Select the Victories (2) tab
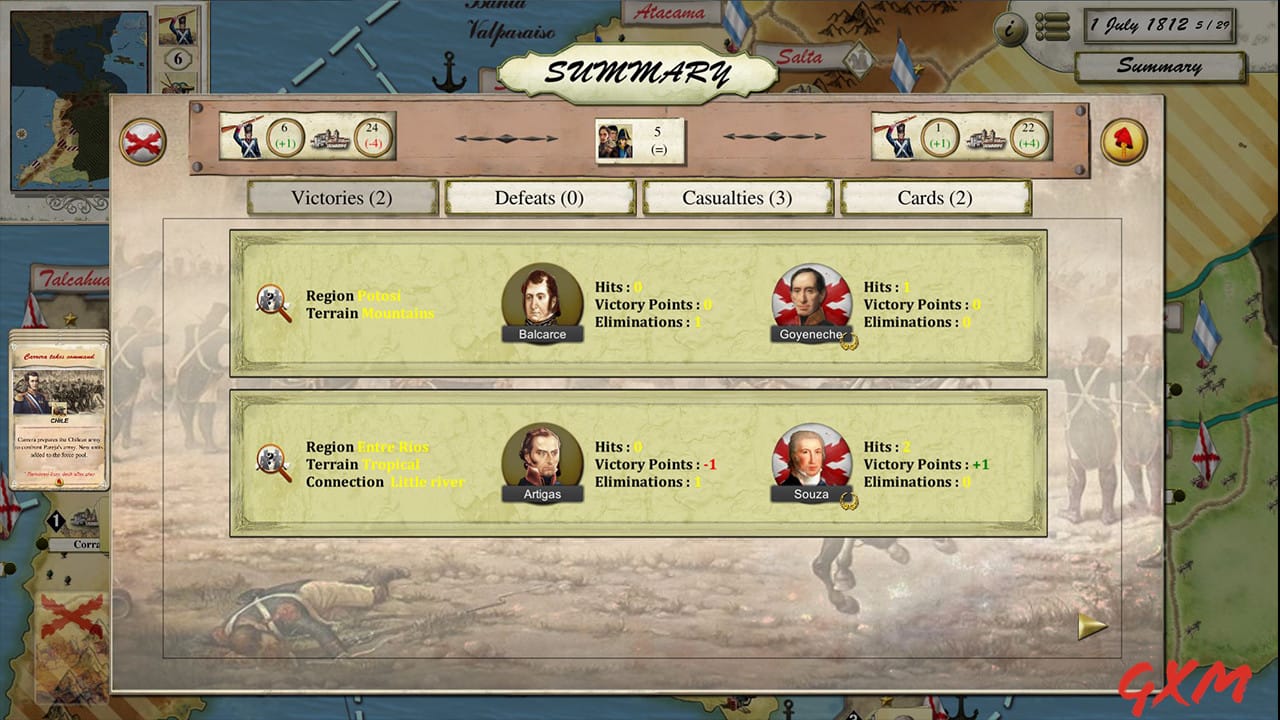This screenshot has height=720, width=1280. click(x=341, y=197)
